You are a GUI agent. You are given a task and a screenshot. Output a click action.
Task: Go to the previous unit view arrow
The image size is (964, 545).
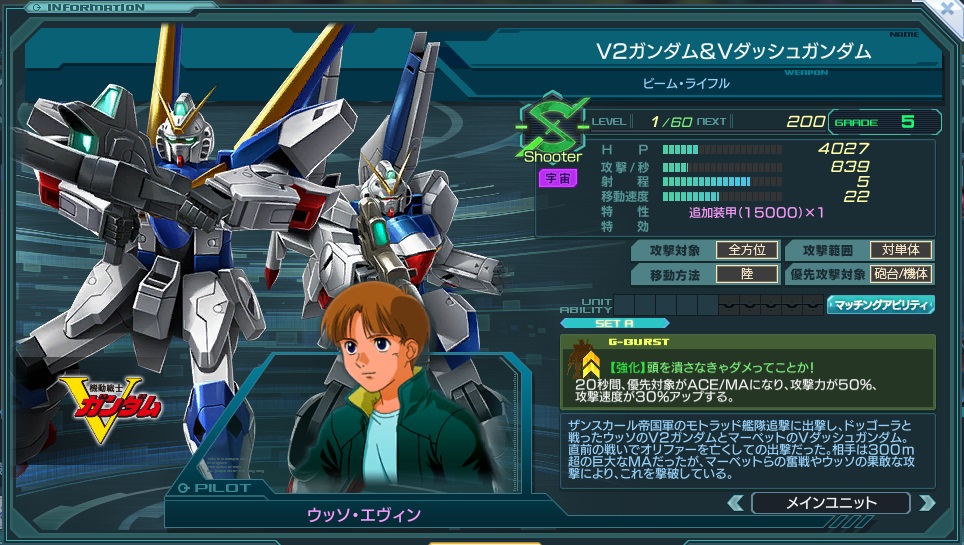pos(735,503)
